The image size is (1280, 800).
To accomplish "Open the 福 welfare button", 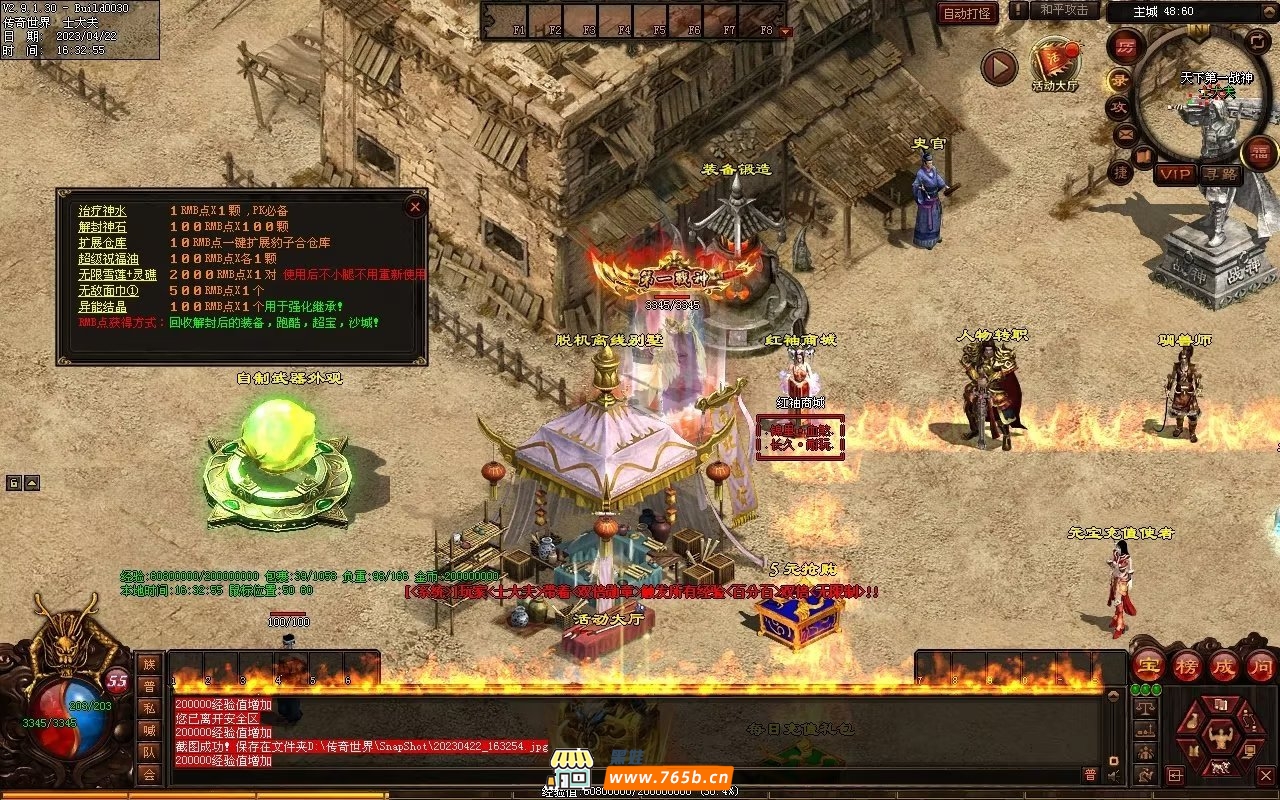I will pyautogui.click(x=1259, y=153).
